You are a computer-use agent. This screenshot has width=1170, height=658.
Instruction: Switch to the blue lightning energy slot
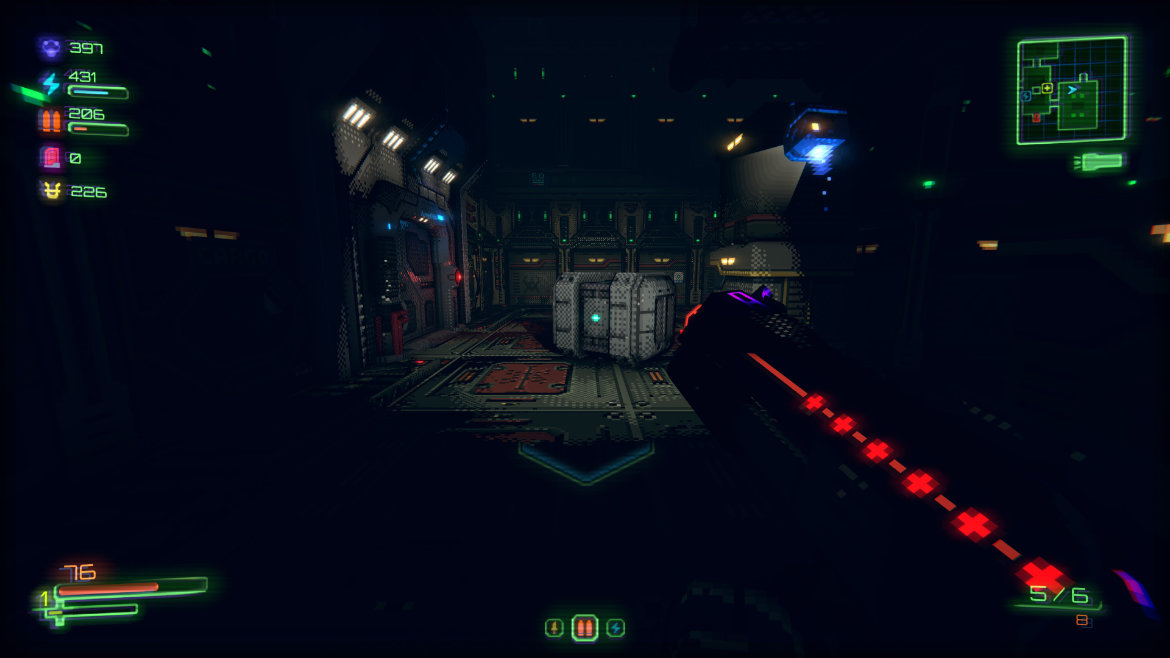click(616, 628)
